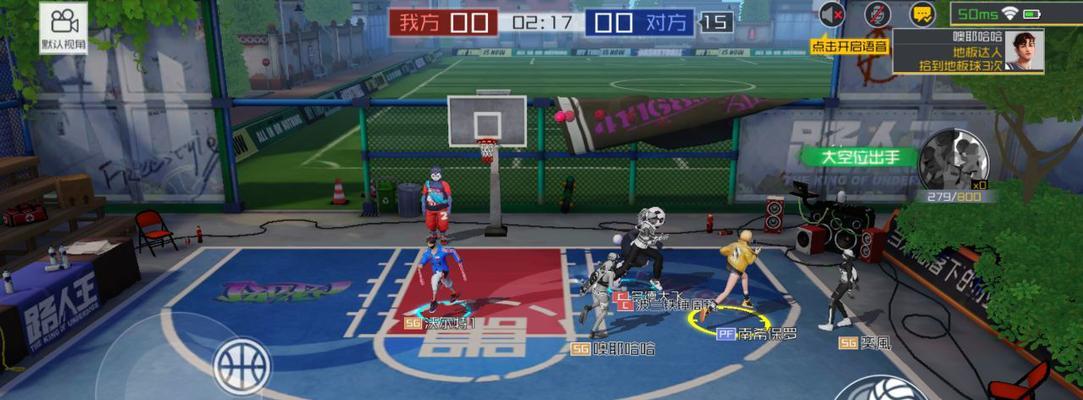Viewport: 1083px width, 400px height.
Task: Switch the camera with the 默认视角 button
Action: (64, 28)
